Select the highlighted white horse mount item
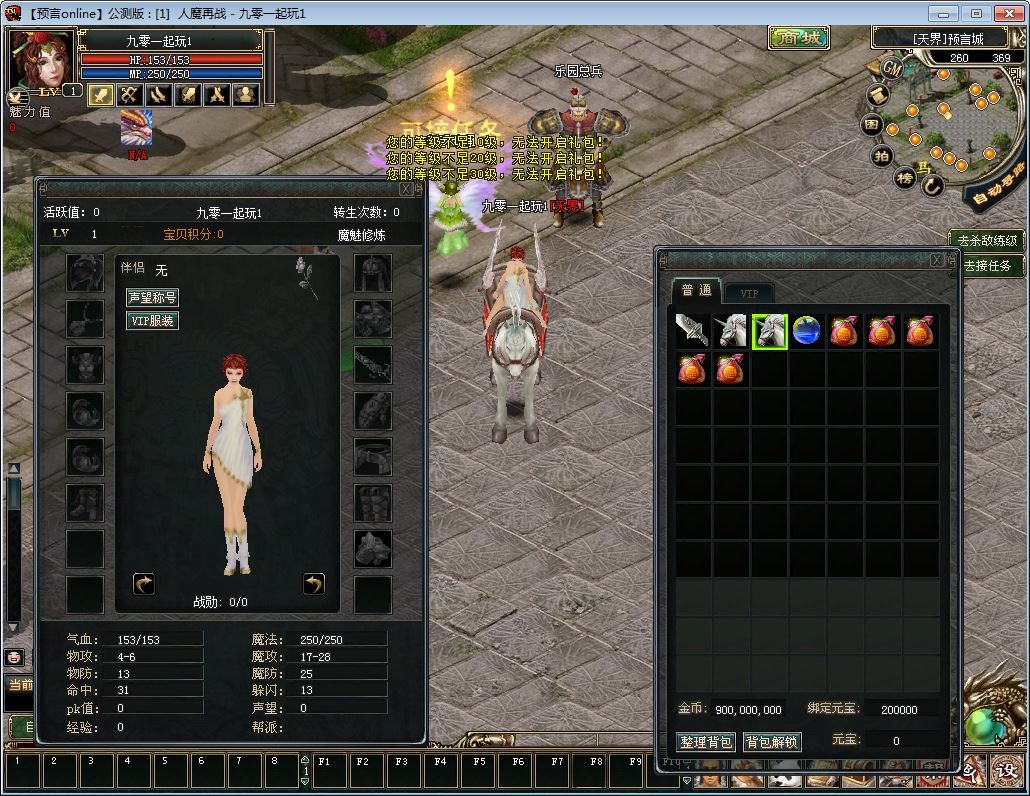 tap(769, 331)
